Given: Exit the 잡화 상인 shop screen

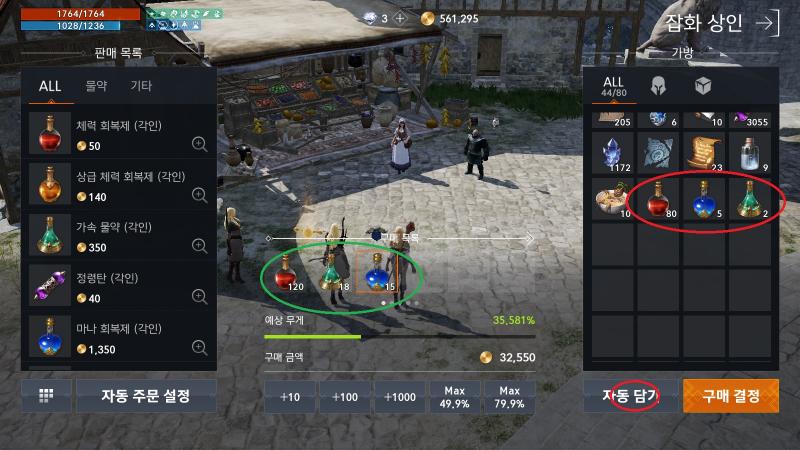Looking at the screenshot, I should [767, 24].
